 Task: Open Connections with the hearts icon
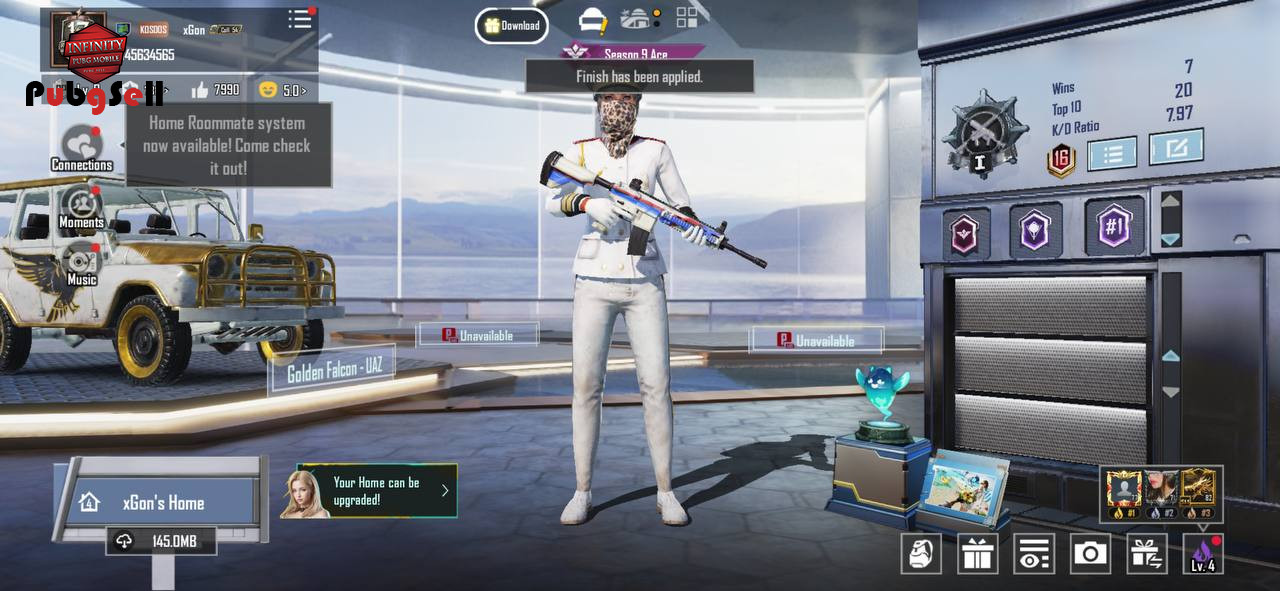click(81, 148)
